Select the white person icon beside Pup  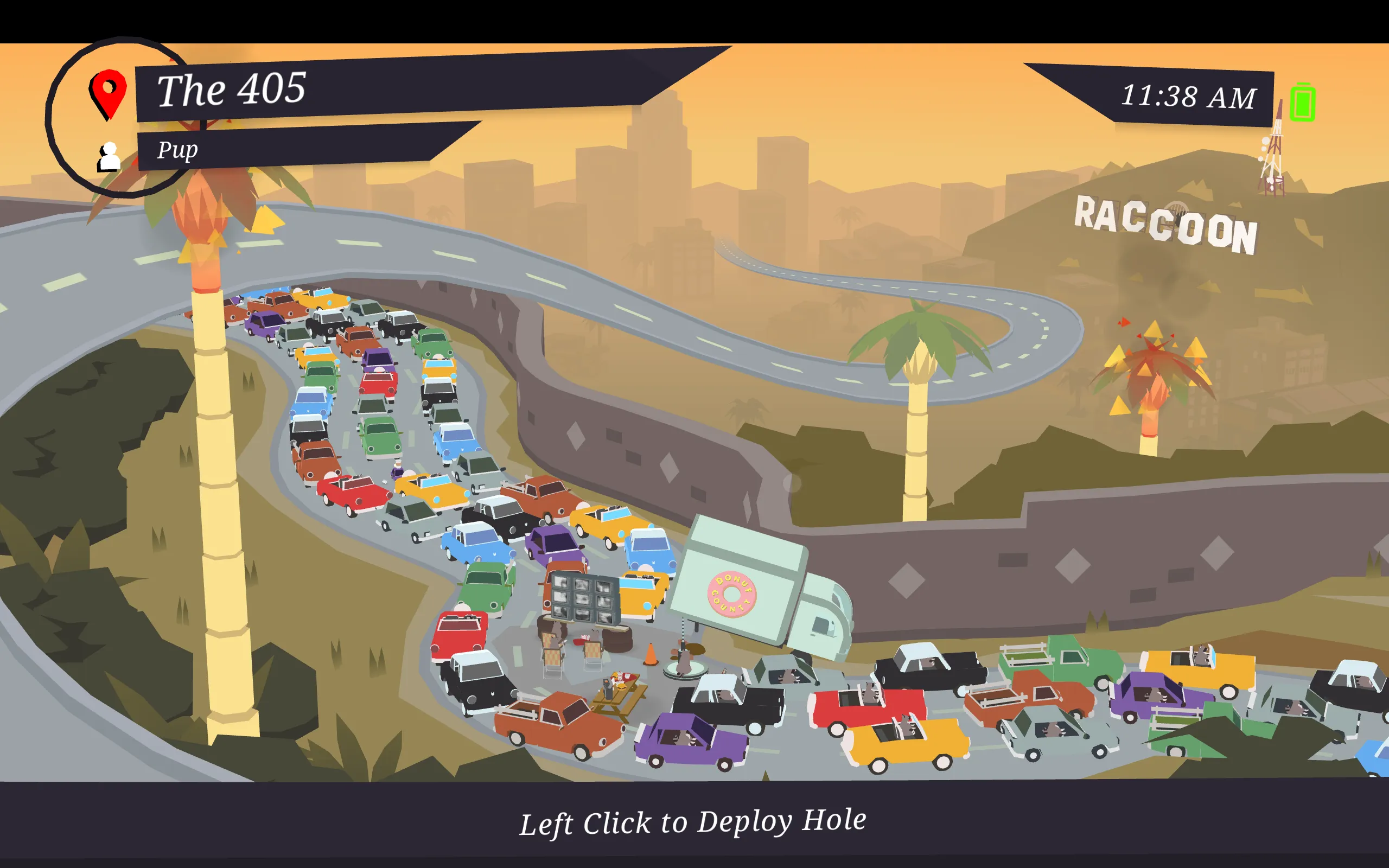[108, 155]
